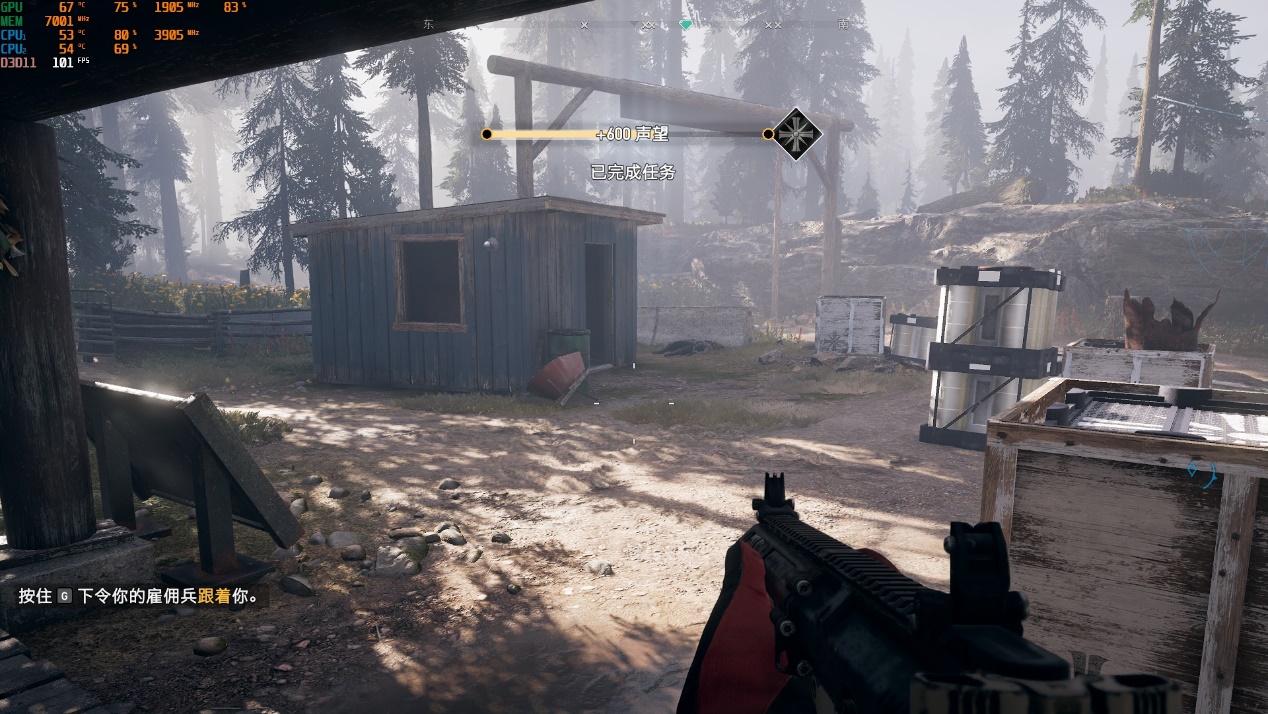Click the blue diamond waypoint marker
The height and width of the screenshot is (714, 1268).
click(x=1192, y=468)
